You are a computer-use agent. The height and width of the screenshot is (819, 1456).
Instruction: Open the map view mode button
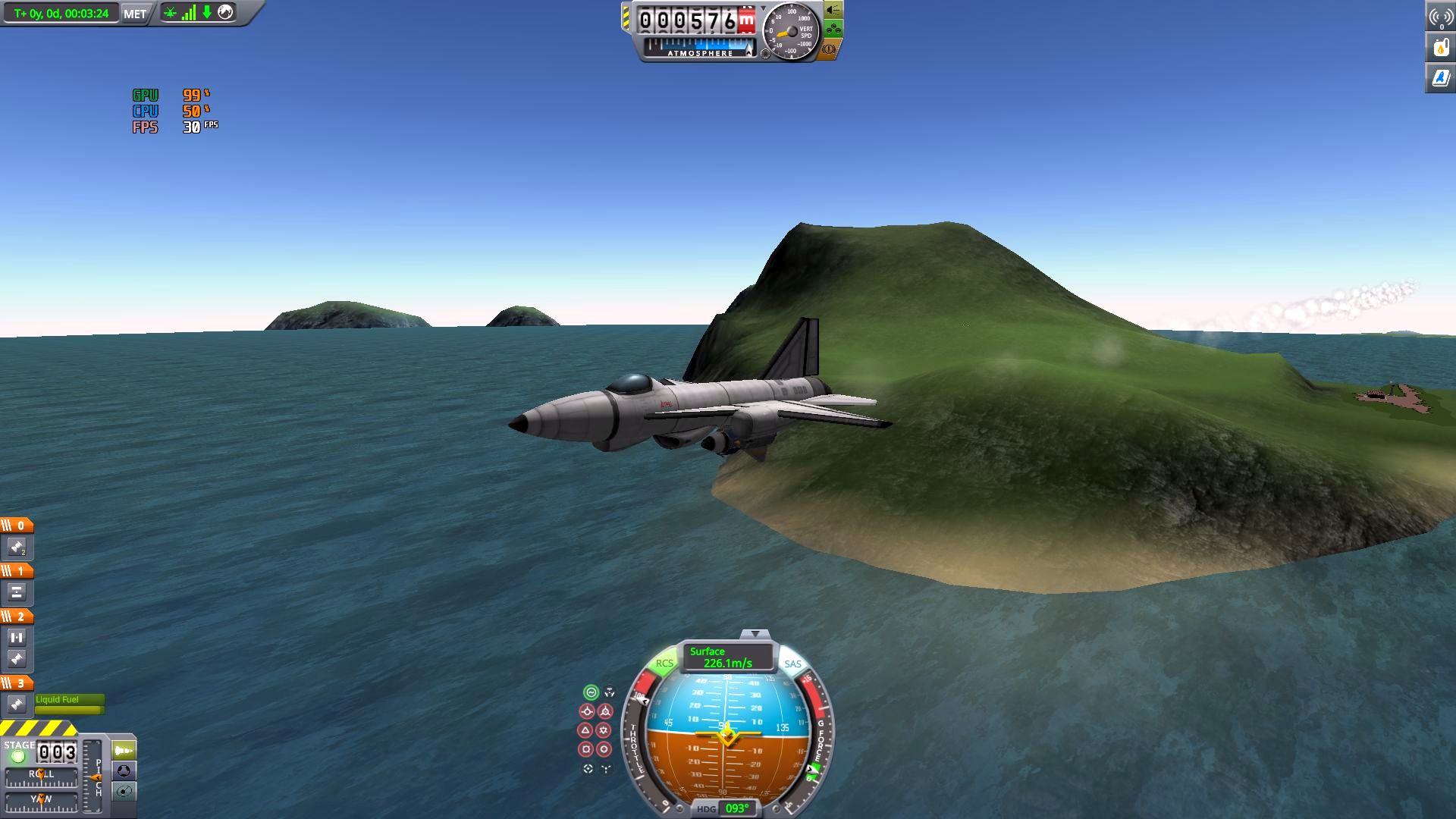pos(124,792)
